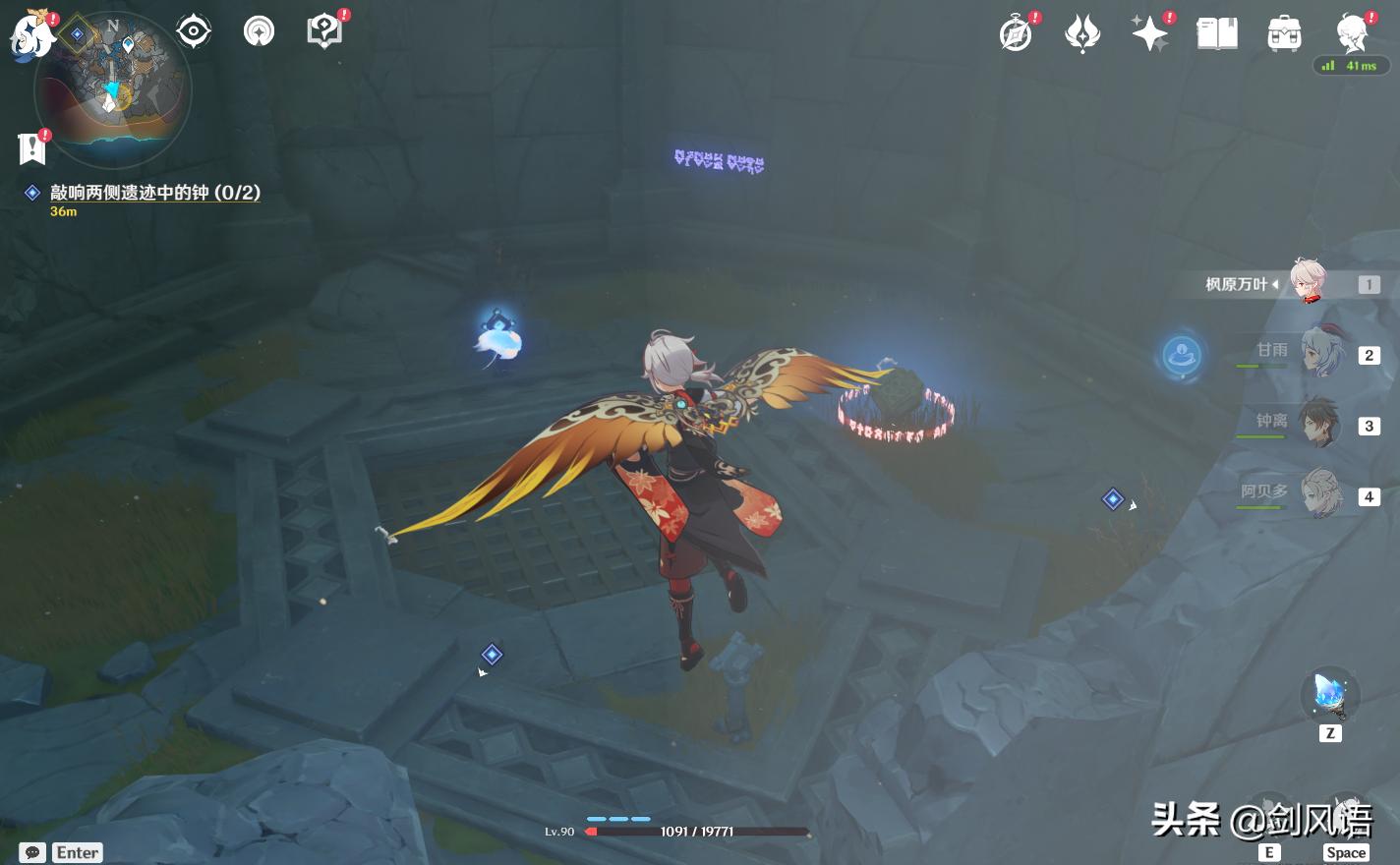Use the blue crystal gadget
The width and height of the screenshot is (1400, 865).
pos(1330,695)
